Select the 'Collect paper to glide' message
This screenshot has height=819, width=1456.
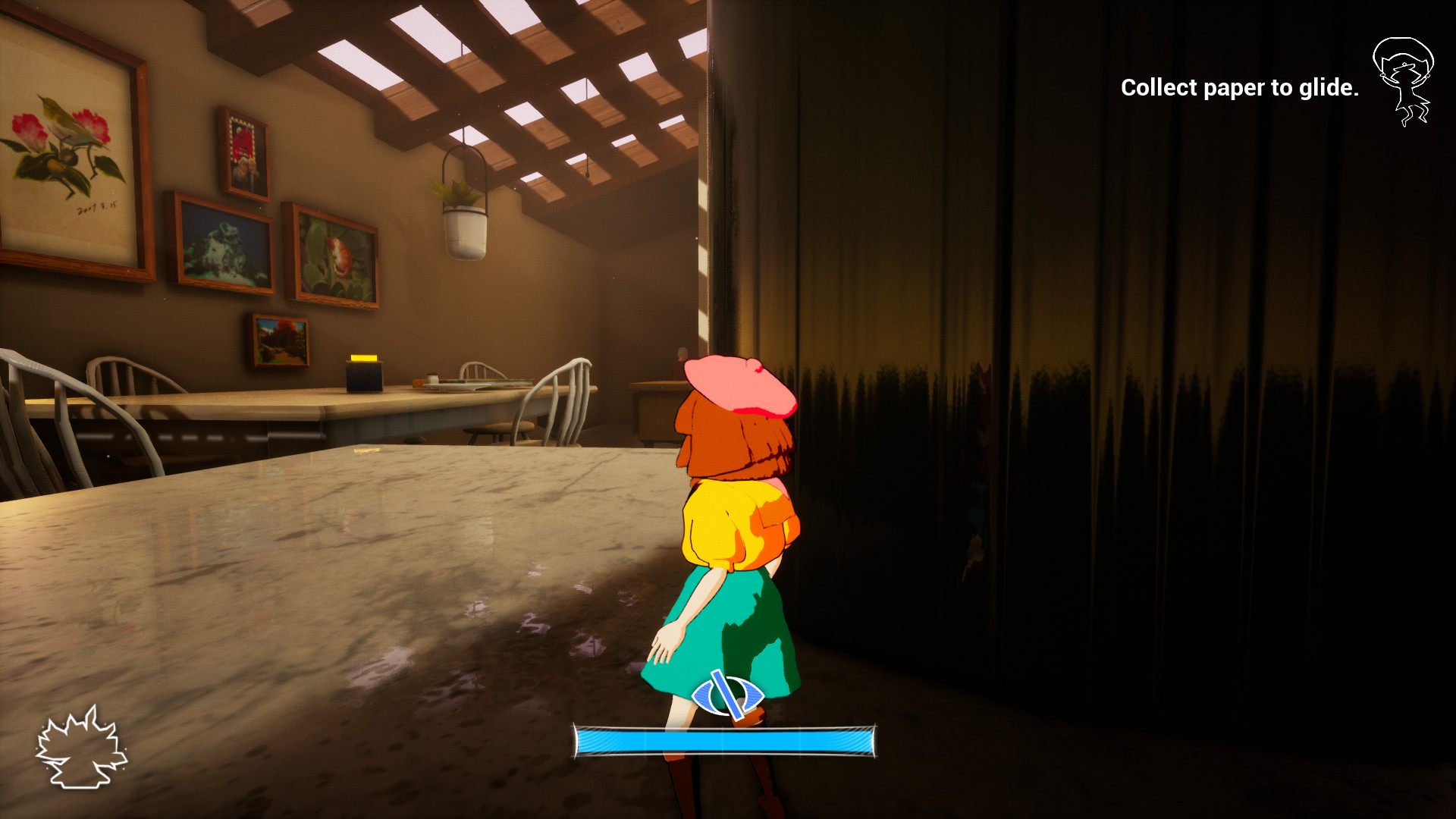click(x=1239, y=89)
